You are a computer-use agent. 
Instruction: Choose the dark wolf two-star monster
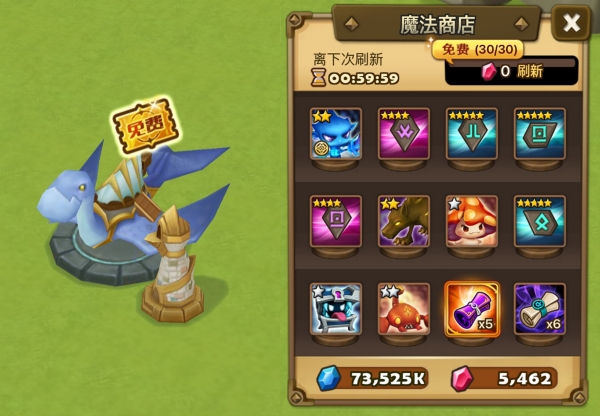pyautogui.click(x=403, y=221)
